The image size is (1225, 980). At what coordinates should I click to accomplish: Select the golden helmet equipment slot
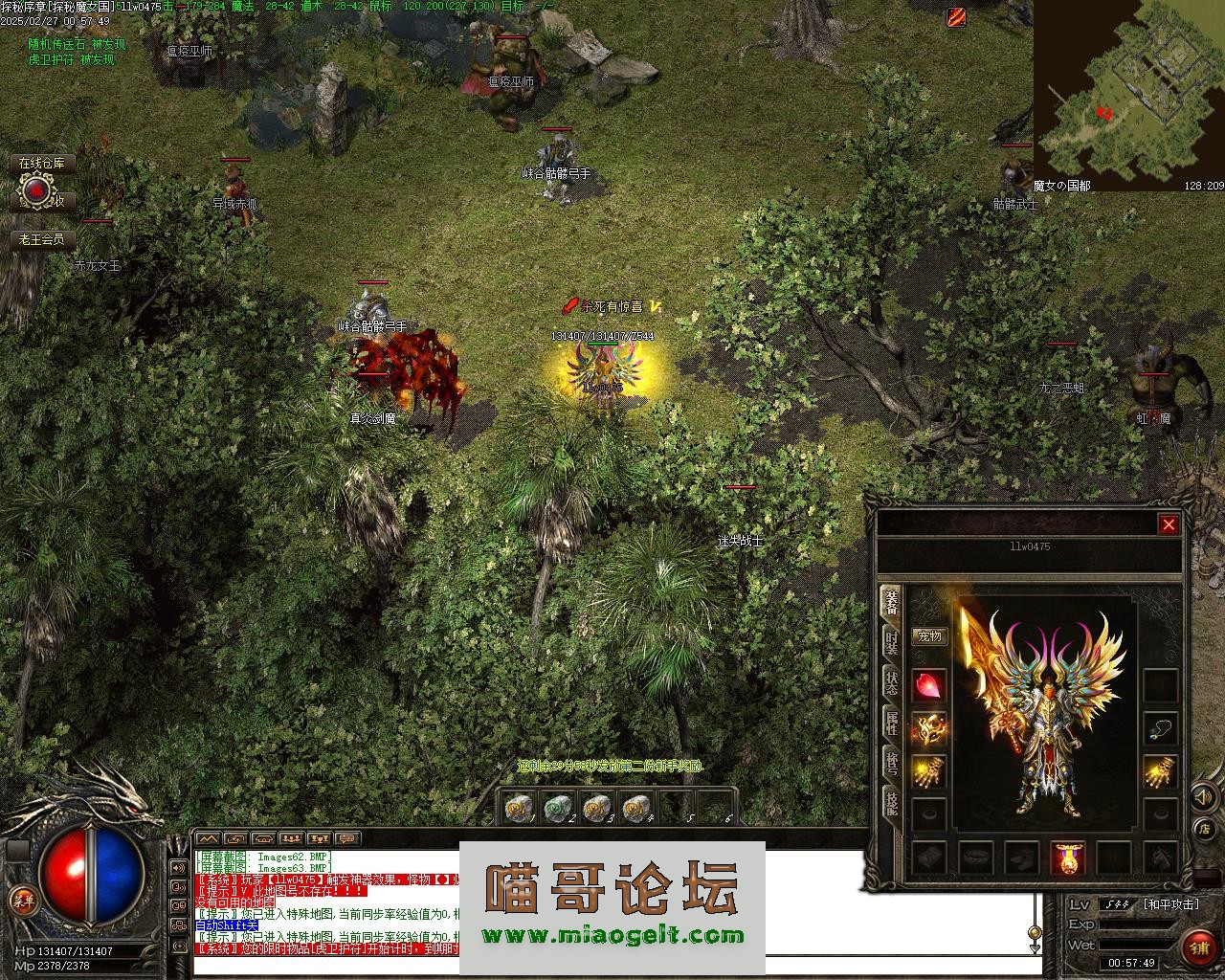pos(929,729)
